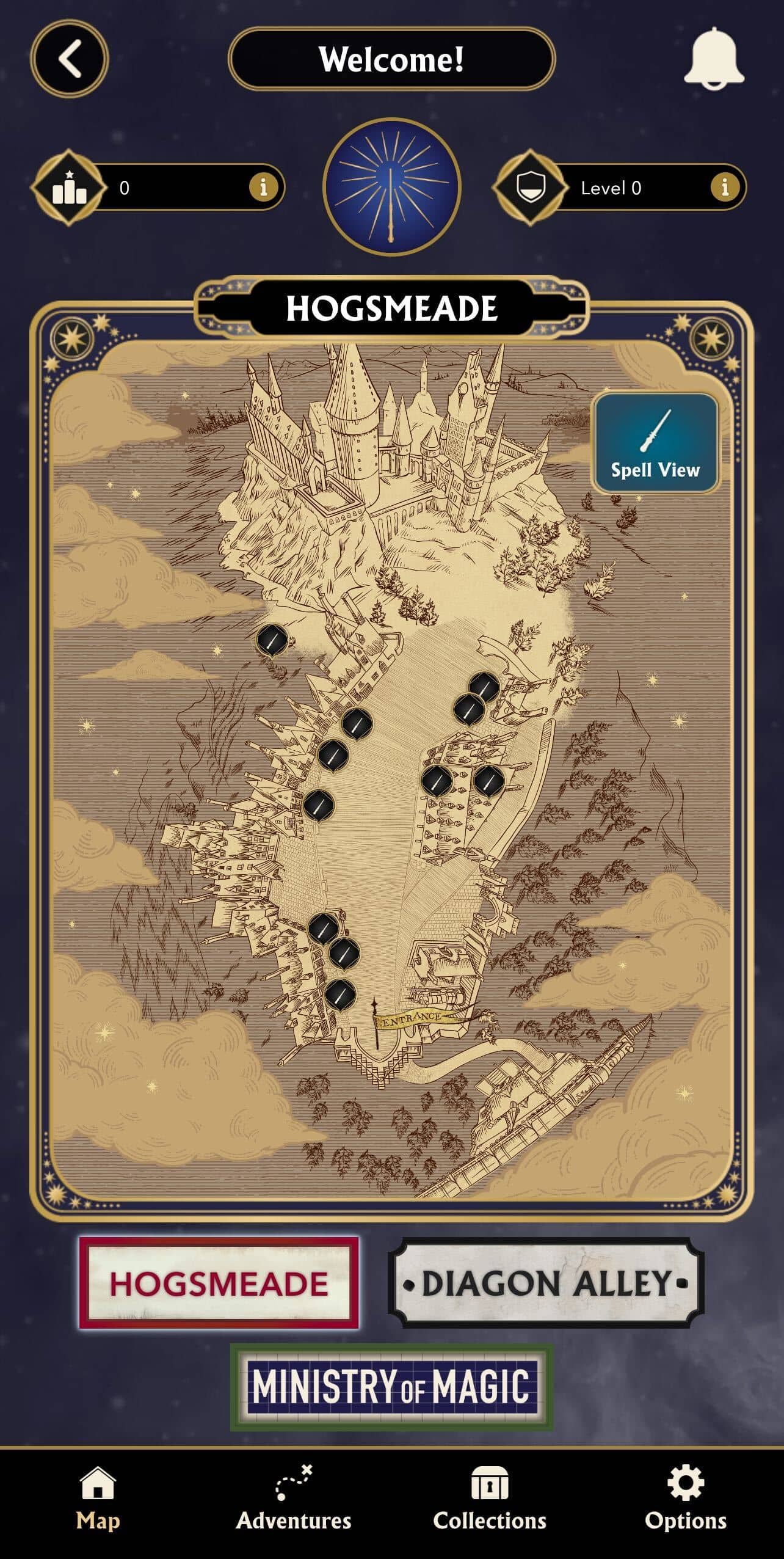Go back using the arrow button
The image size is (784, 1559).
[x=68, y=59]
